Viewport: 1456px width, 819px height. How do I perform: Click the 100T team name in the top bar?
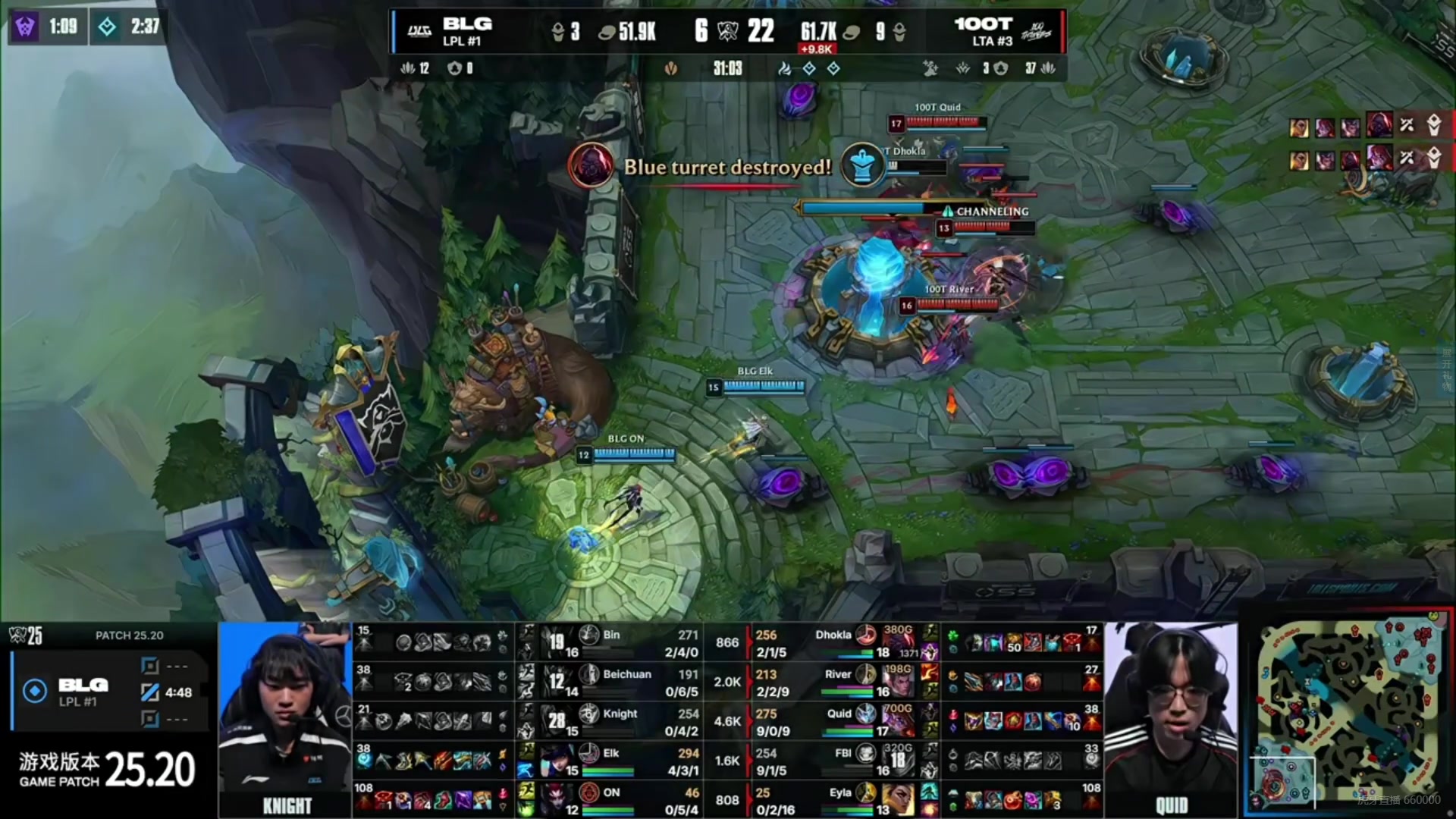pyautogui.click(x=983, y=24)
